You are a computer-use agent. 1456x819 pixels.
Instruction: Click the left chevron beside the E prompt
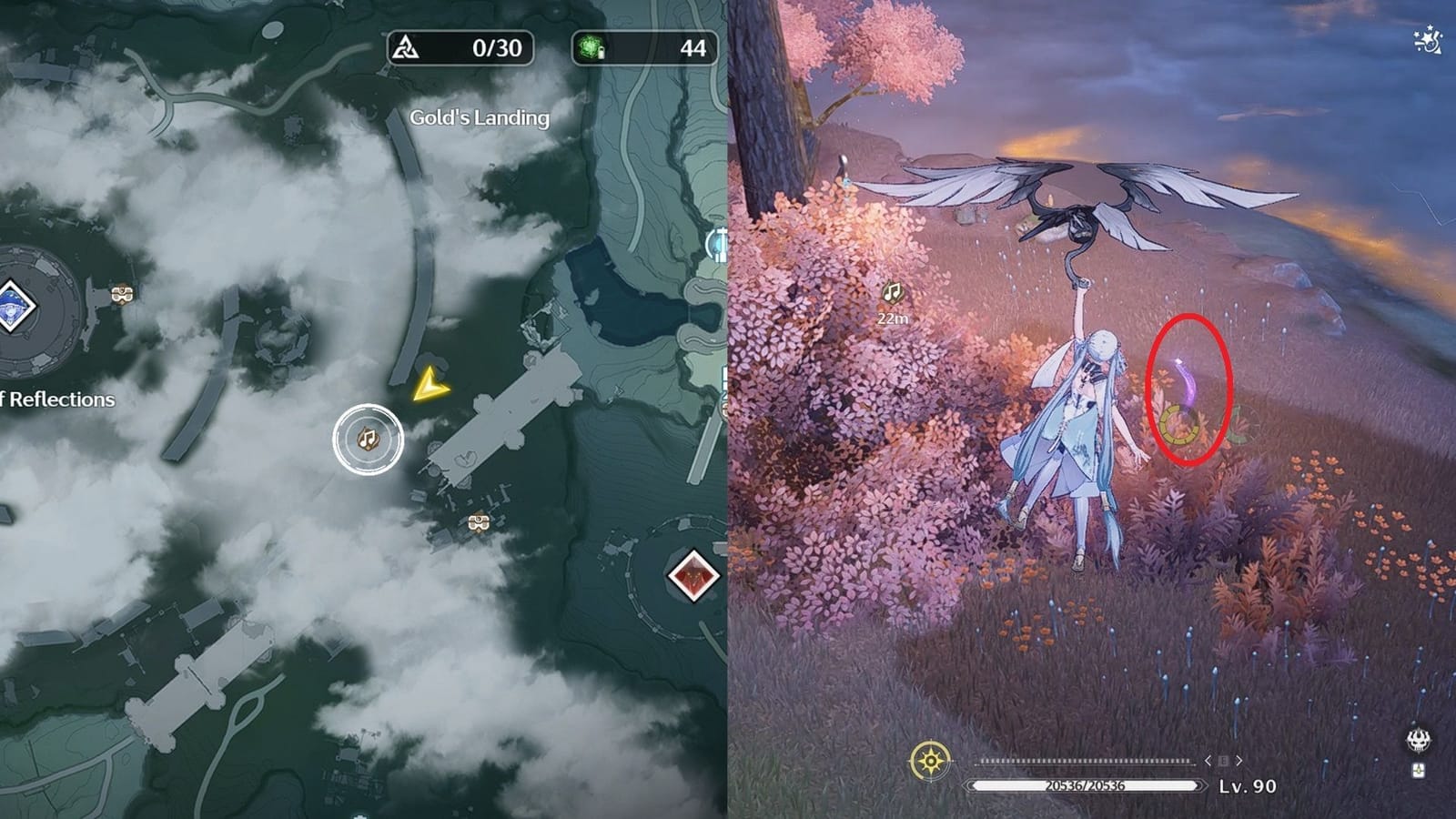coord(1208,761)
